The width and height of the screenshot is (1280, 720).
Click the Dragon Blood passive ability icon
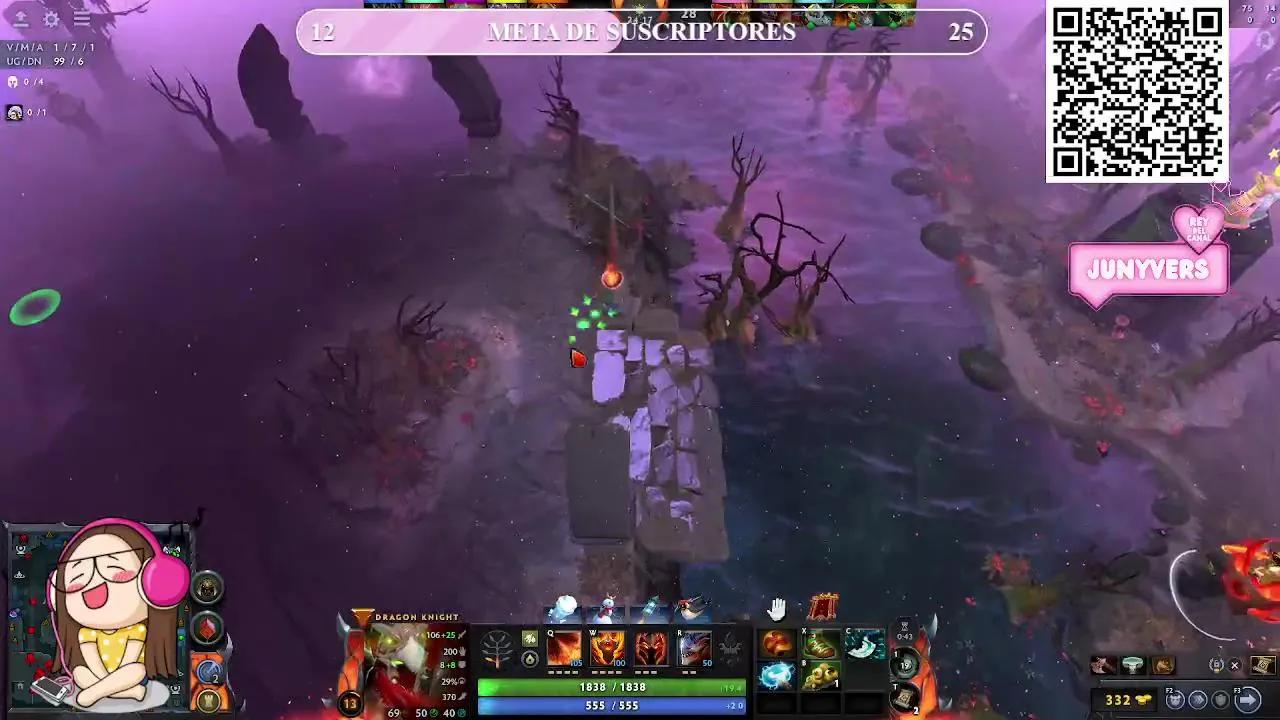pyautogui.click(x=652, y=648)
